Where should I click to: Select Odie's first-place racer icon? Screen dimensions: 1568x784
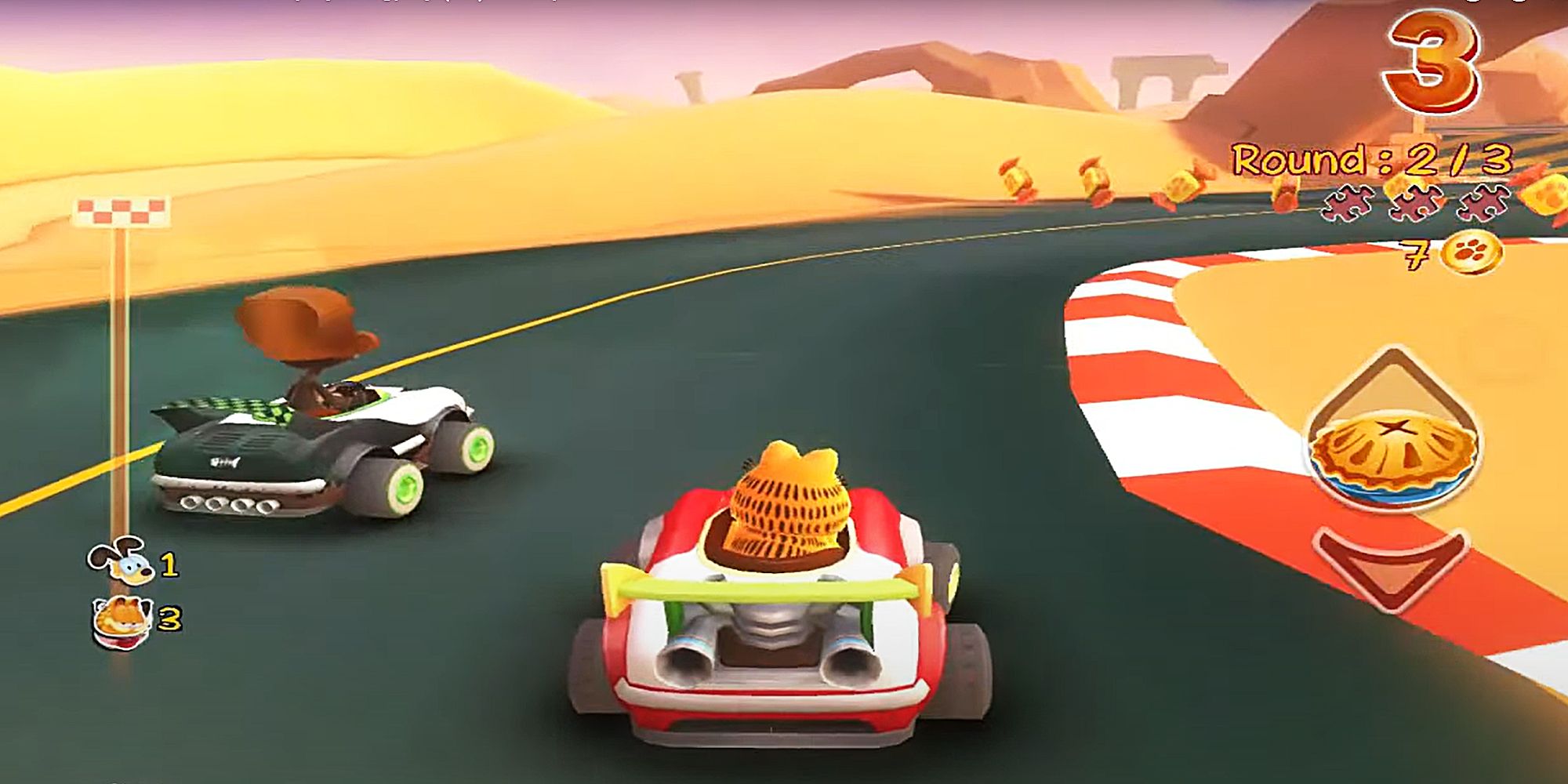119,560
